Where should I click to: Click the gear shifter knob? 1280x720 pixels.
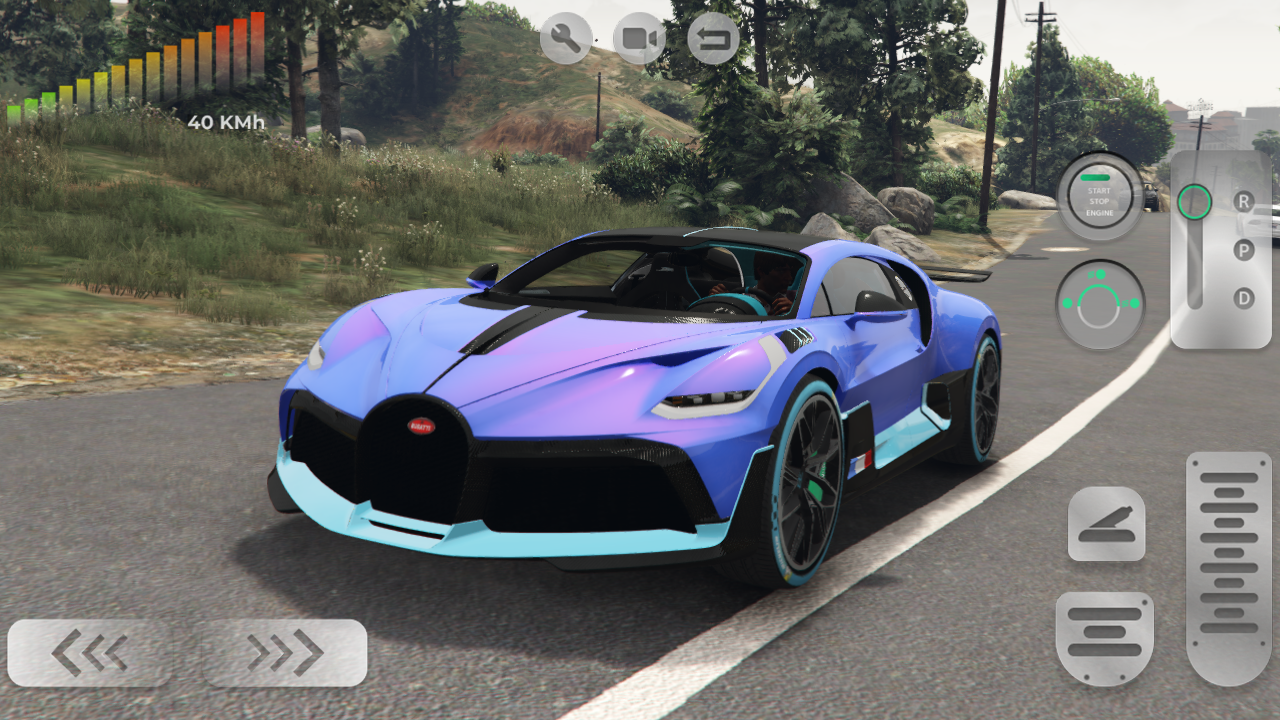coord(1196,202)
